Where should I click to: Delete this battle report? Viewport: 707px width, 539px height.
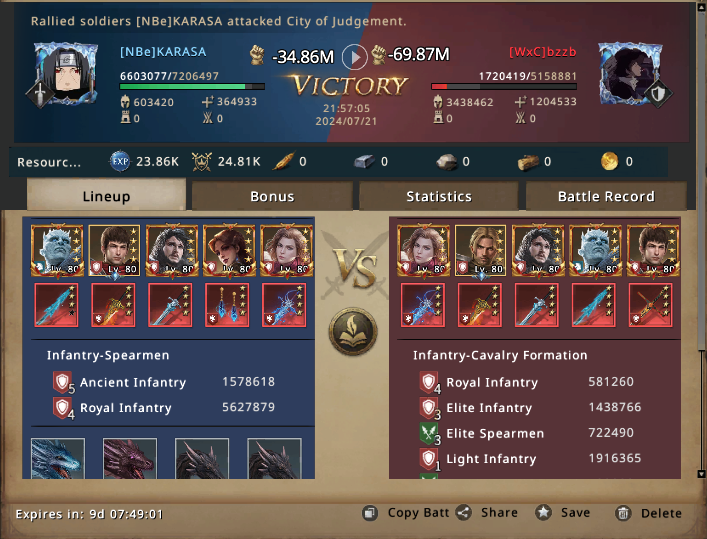[x=648, y=513]
